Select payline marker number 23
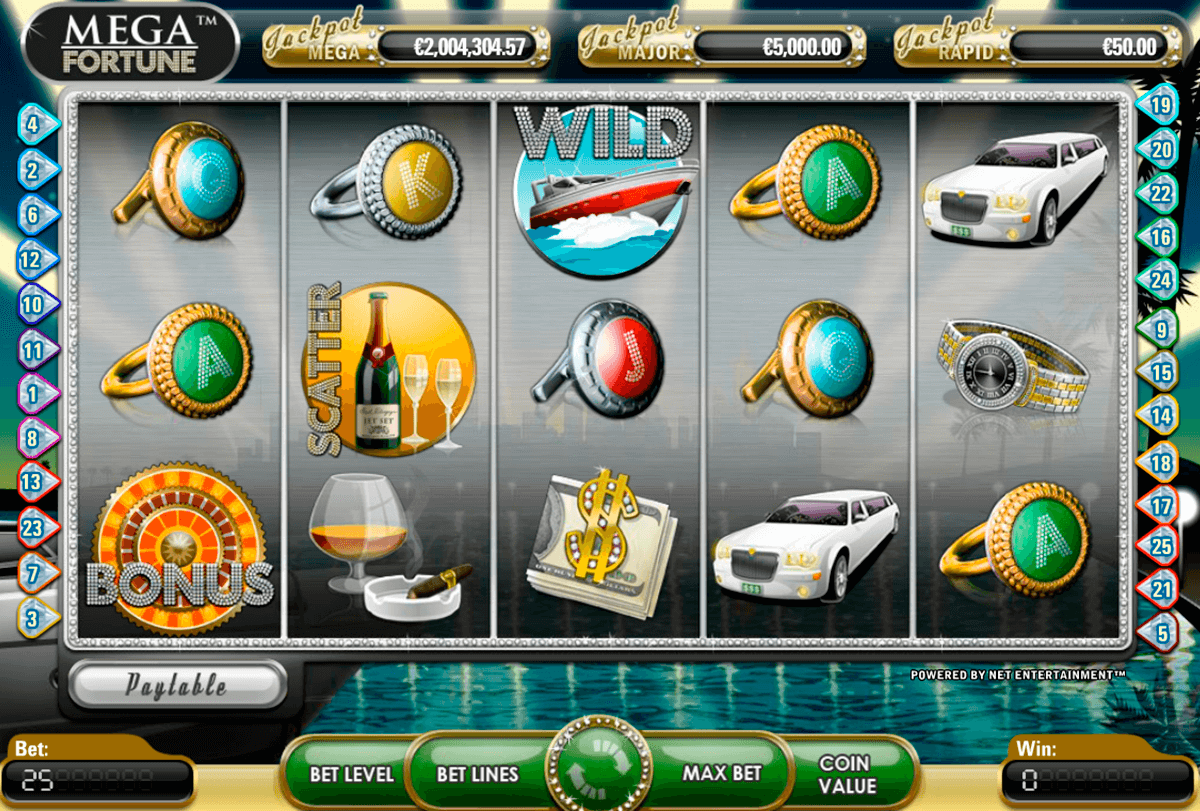 click(33, 527)
